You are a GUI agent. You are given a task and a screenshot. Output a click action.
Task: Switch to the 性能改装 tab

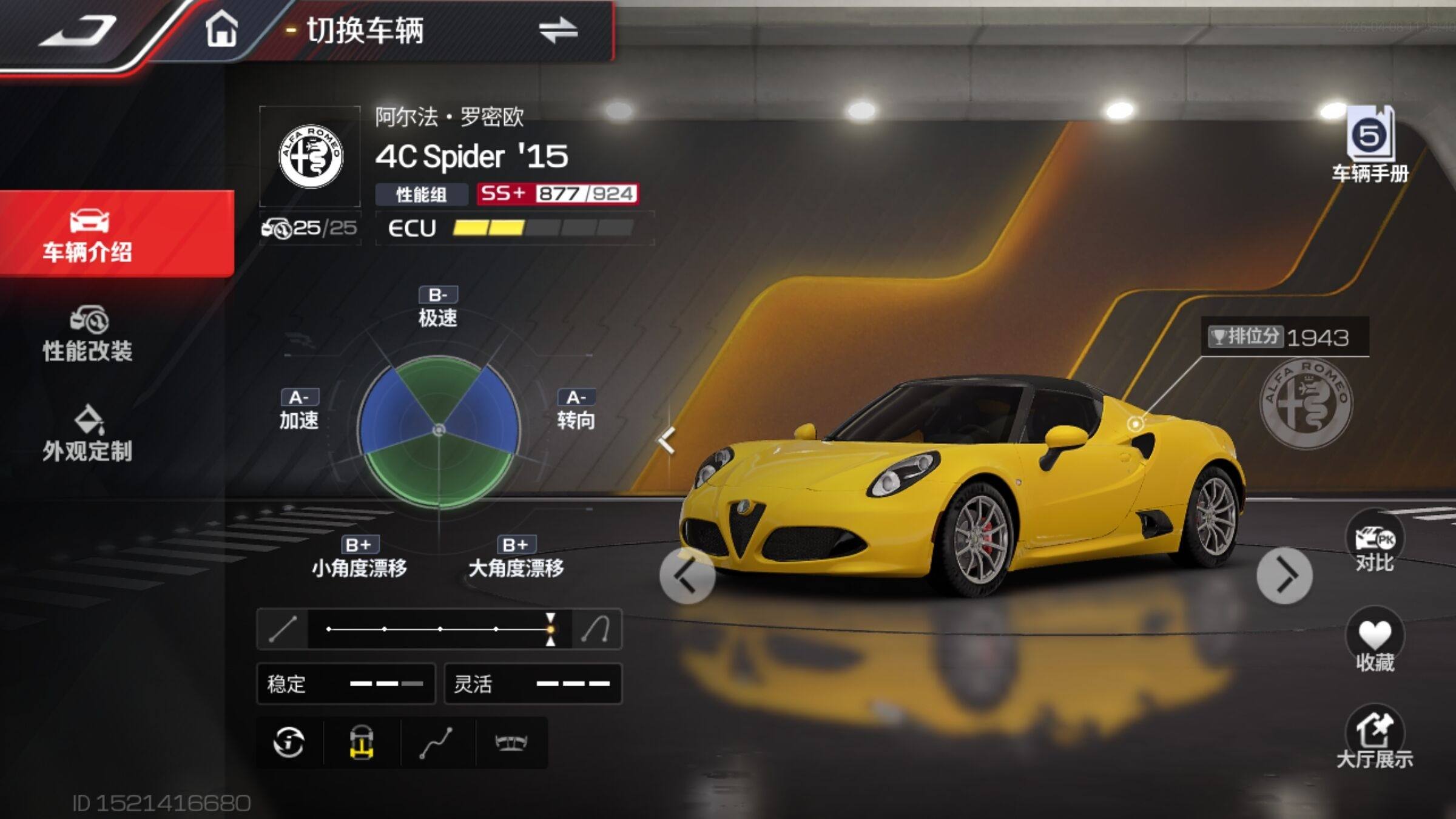click(x=88, y=335)
